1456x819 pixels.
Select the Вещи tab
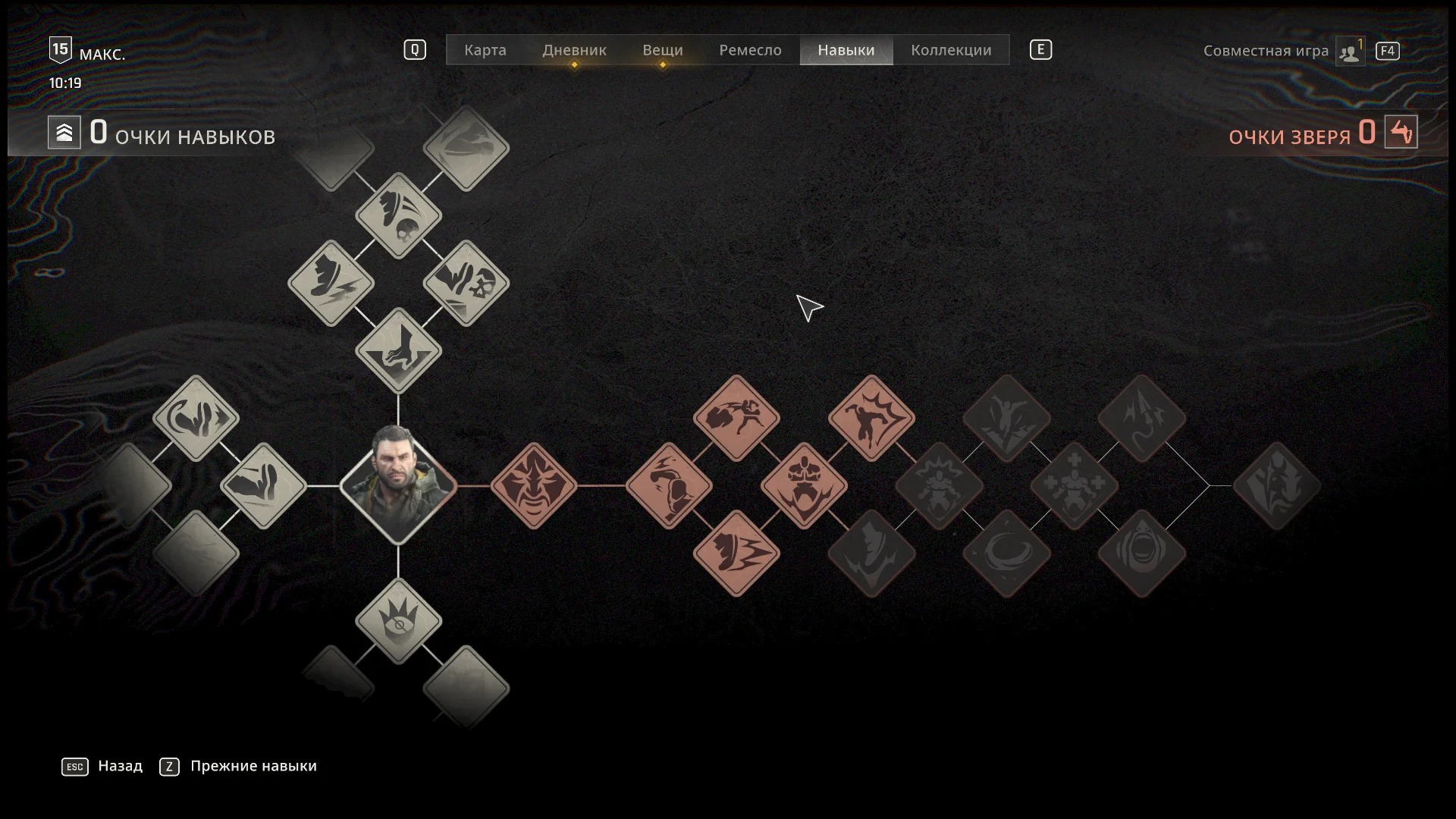[662, 50]
